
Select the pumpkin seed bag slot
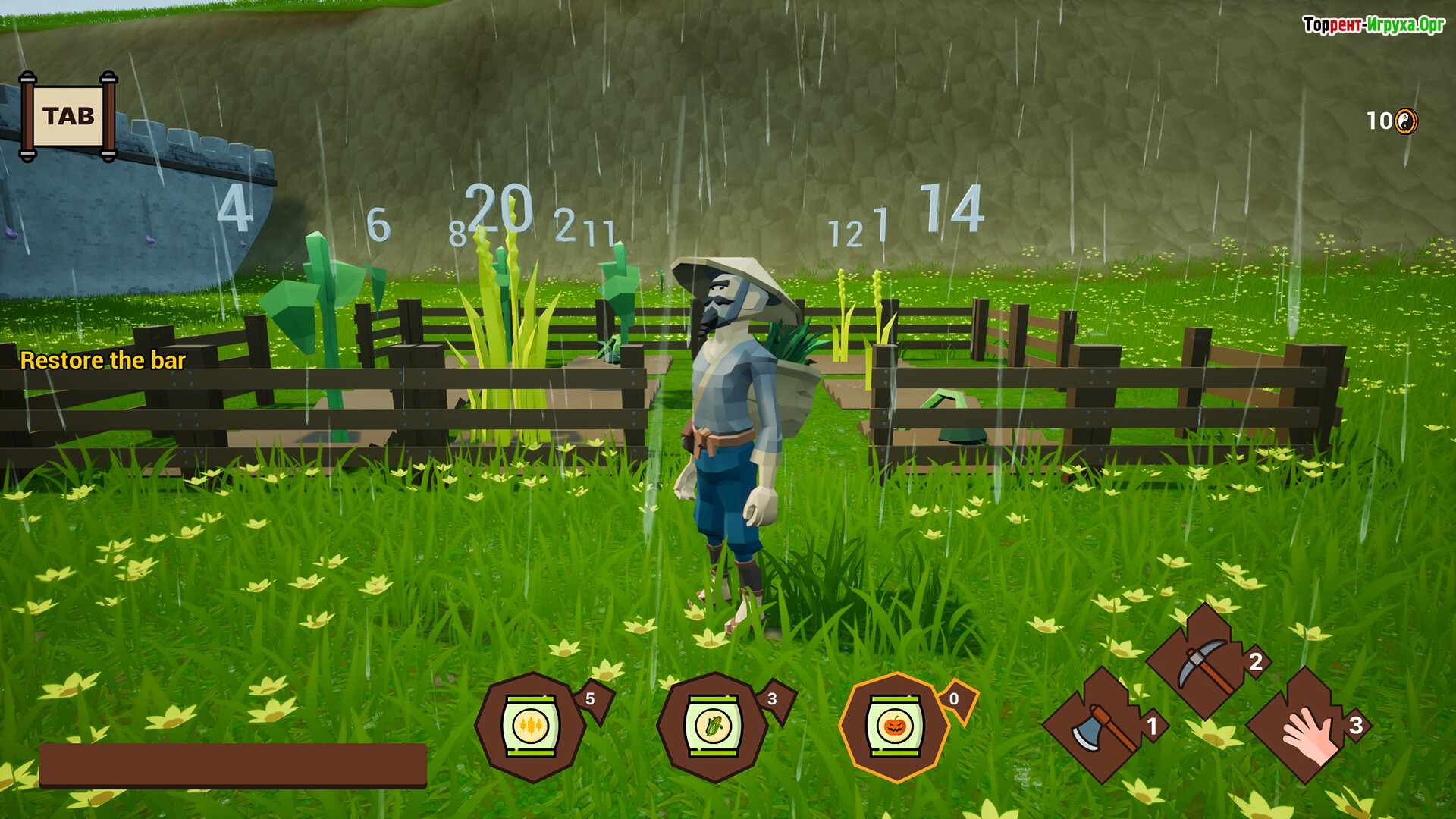tap(895, 726)
